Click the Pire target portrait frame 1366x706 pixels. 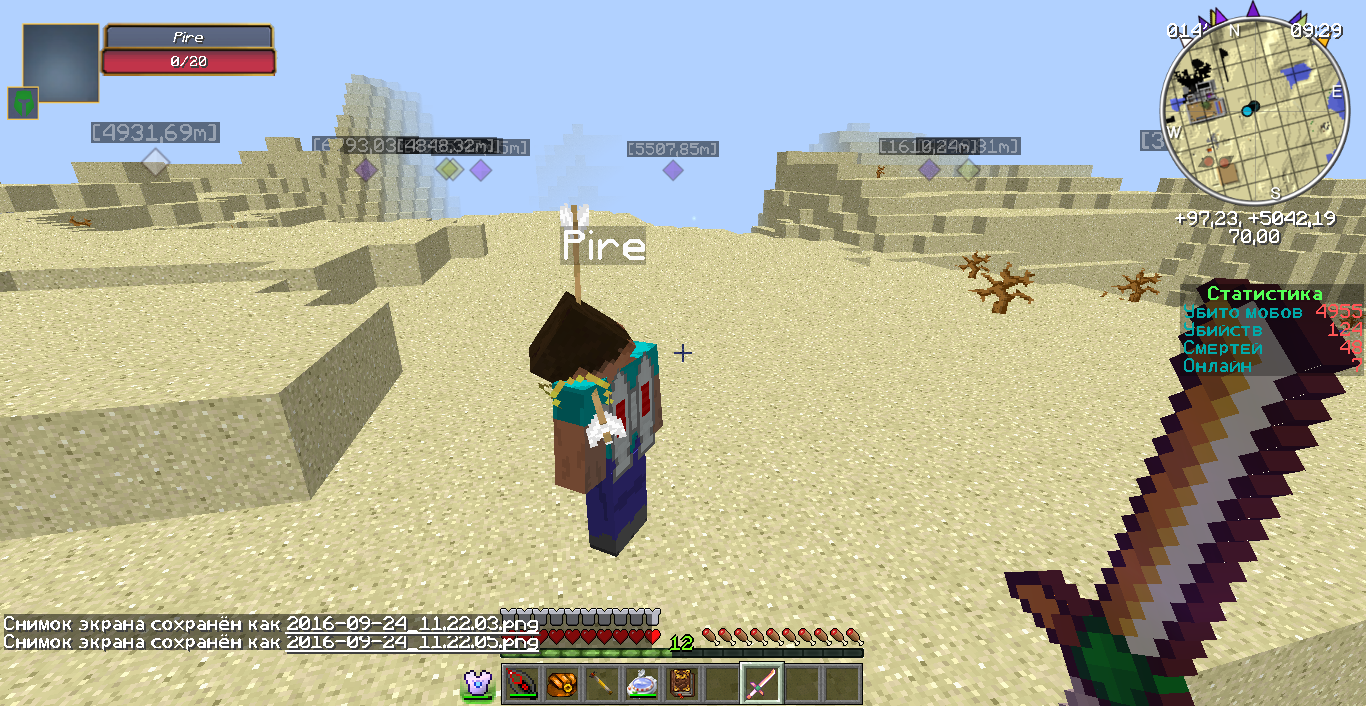(61, 63)
